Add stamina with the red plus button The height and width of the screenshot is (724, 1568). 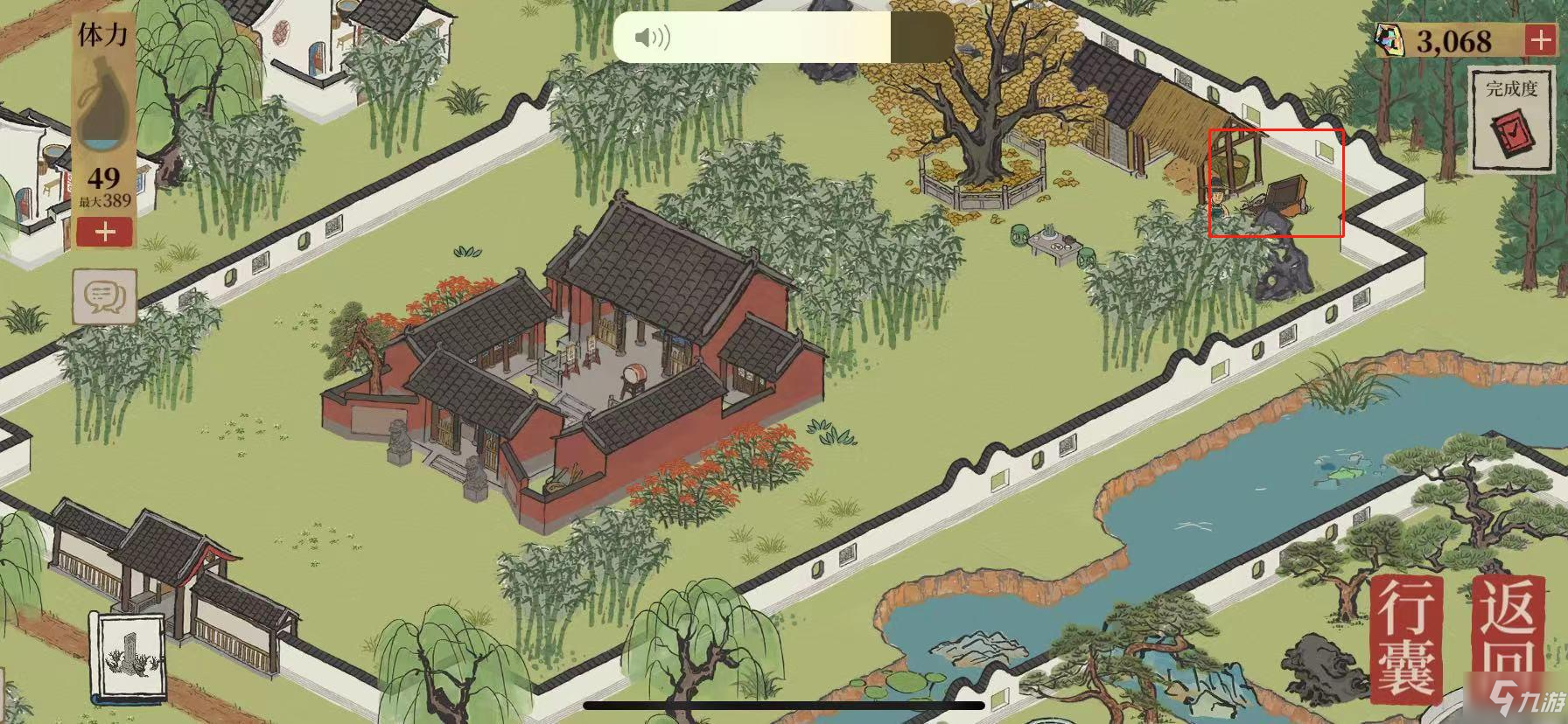[105, 233]
